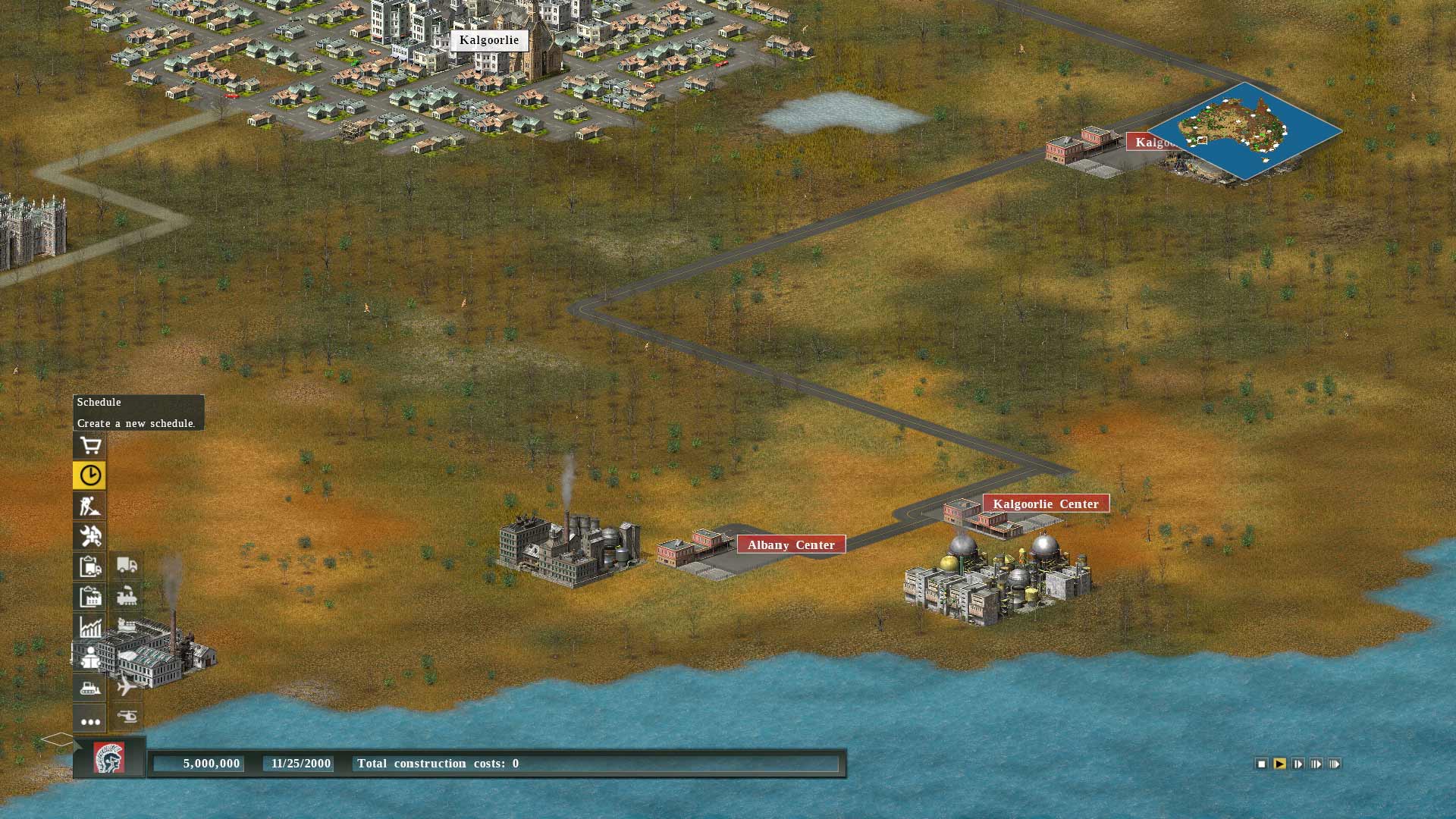Select the truck transport icon

pos(126,566)
